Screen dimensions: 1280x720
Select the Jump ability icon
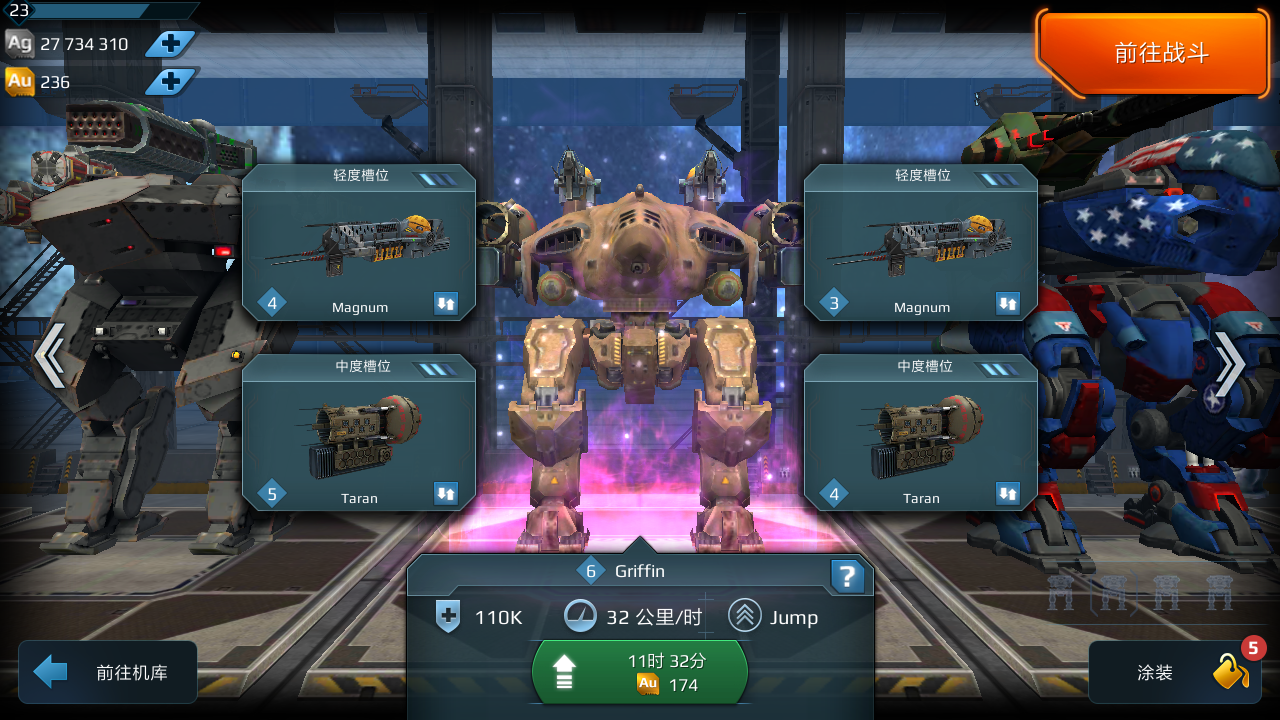click(x=743, y=617)
